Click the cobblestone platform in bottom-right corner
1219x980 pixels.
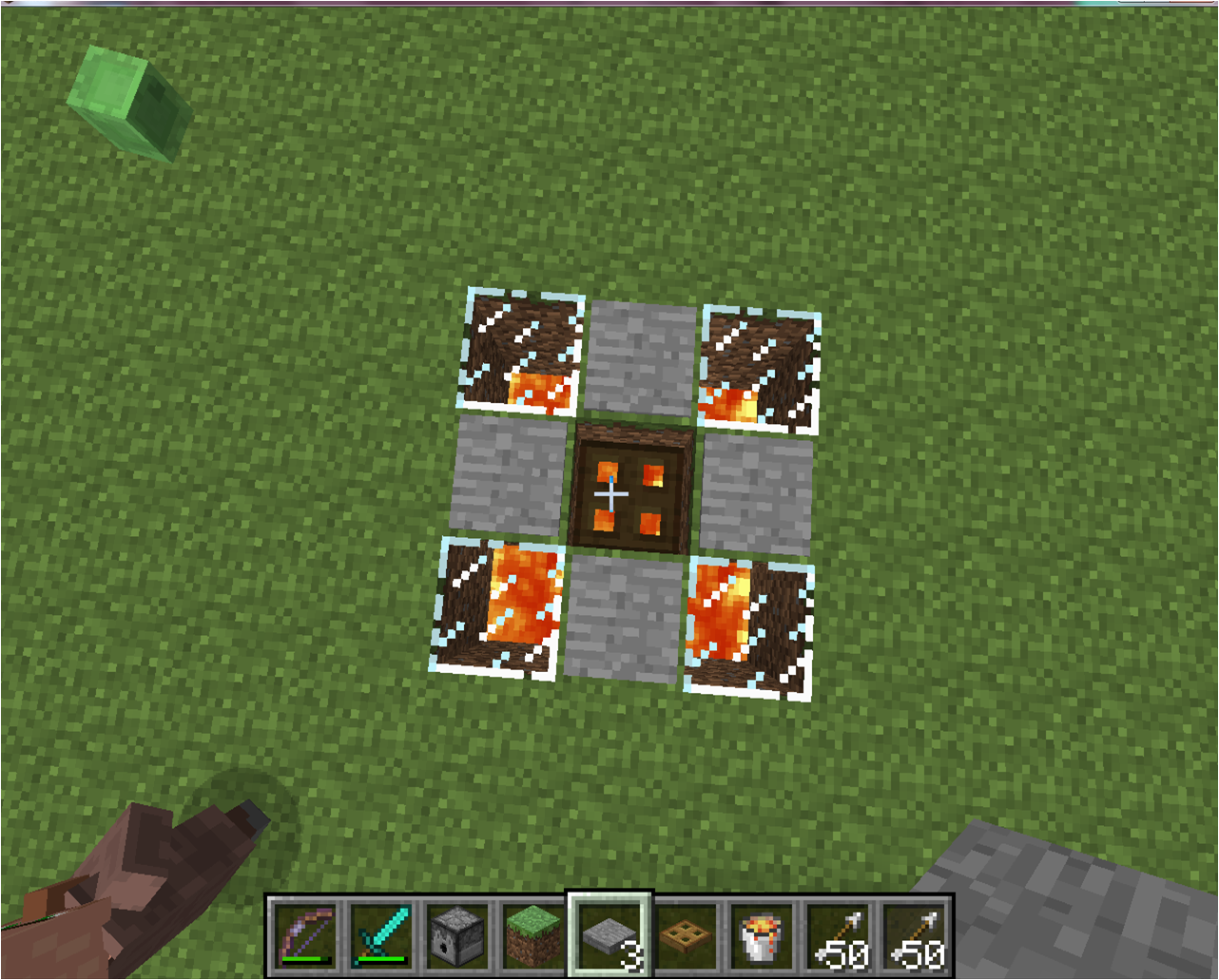coord(1093,903)
